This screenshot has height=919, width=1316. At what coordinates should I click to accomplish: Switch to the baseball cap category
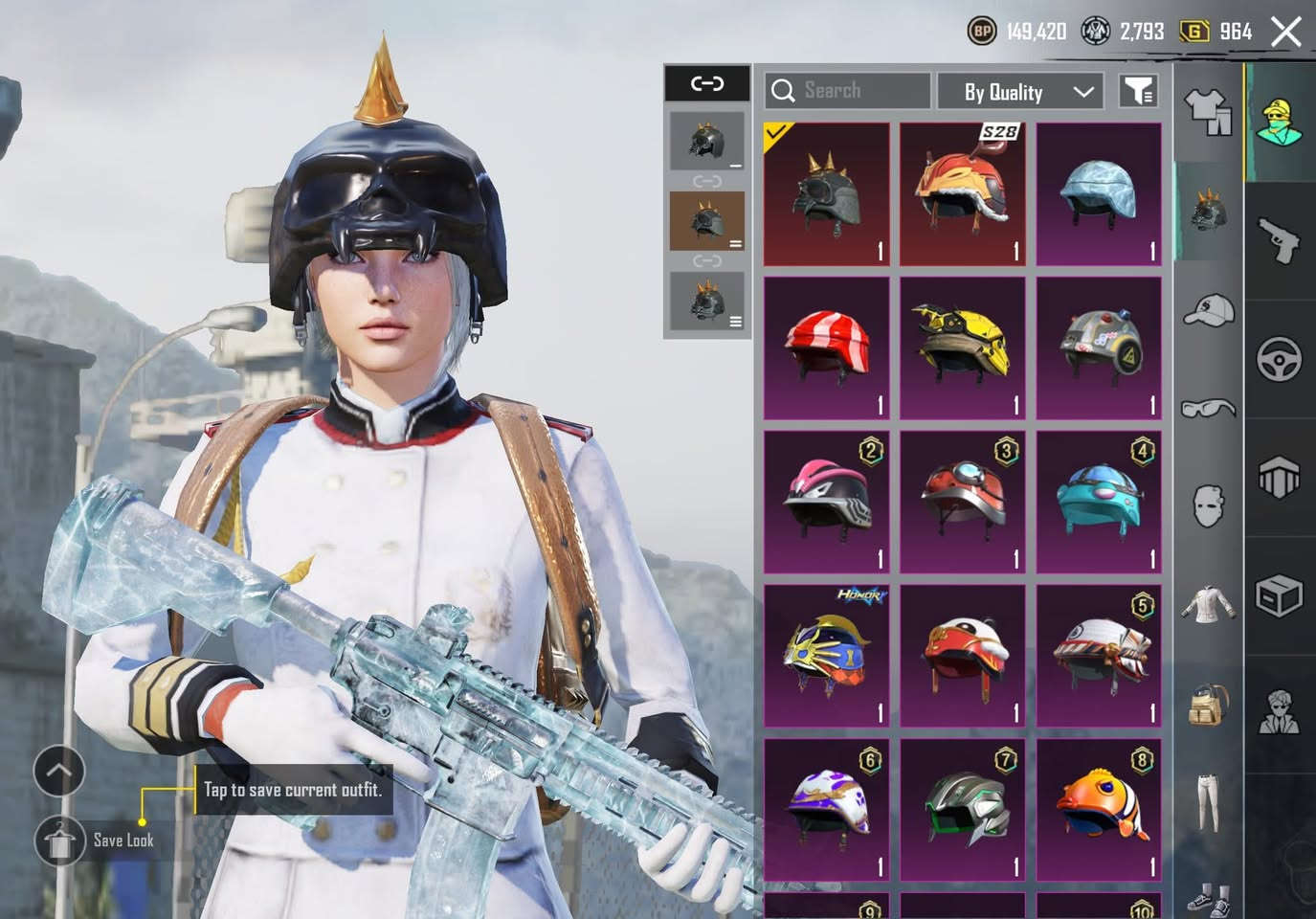point(1208,310)
